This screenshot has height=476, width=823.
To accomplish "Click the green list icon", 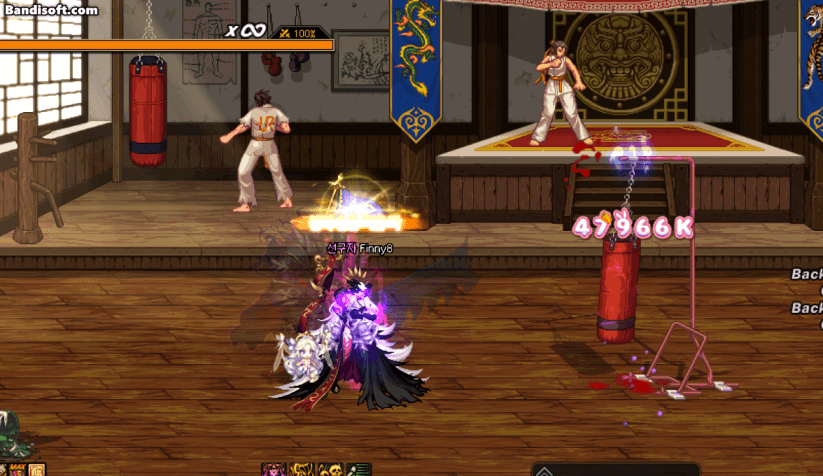I will coord(359,469).
